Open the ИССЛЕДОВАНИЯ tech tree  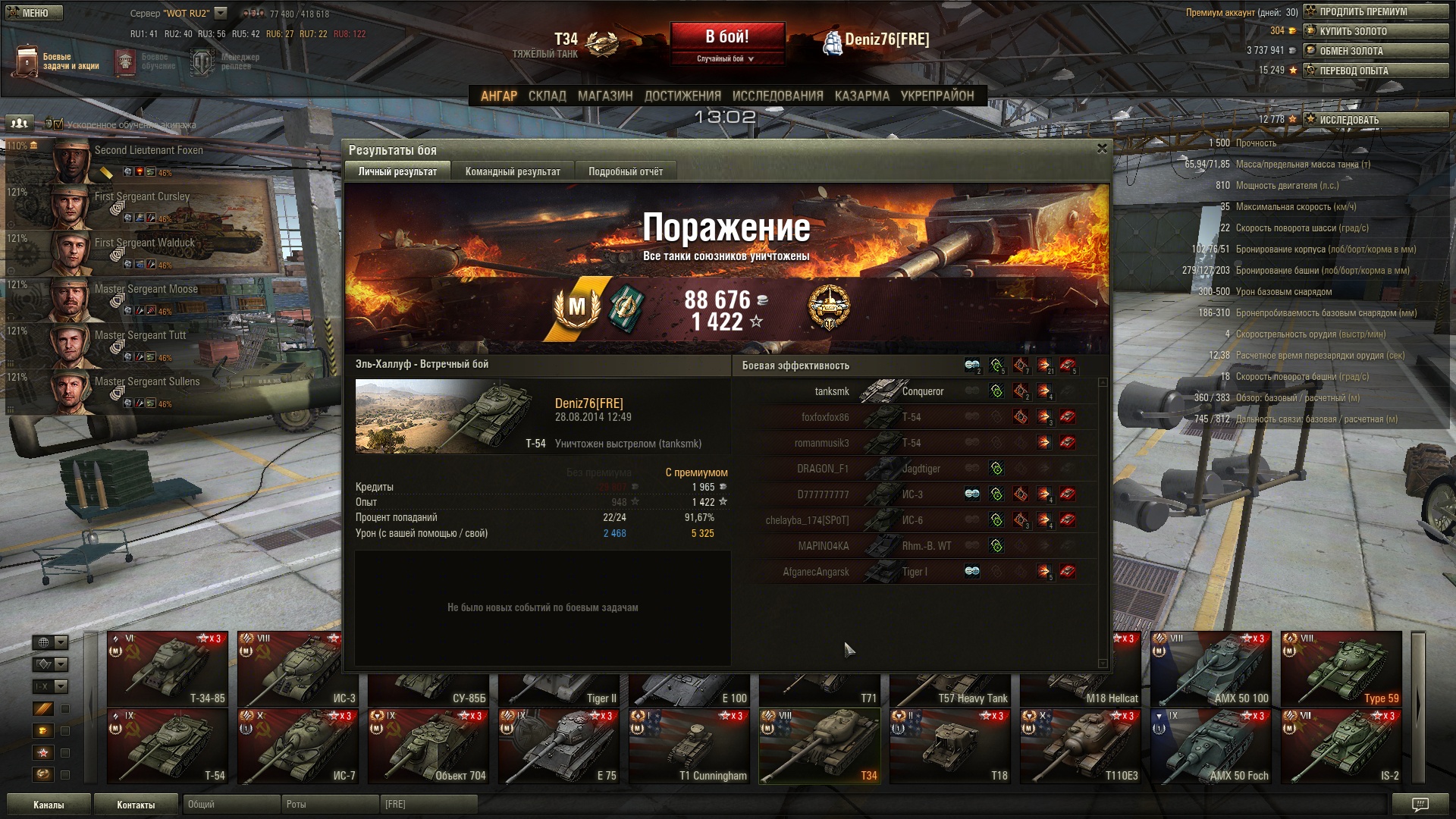[777, 96]
